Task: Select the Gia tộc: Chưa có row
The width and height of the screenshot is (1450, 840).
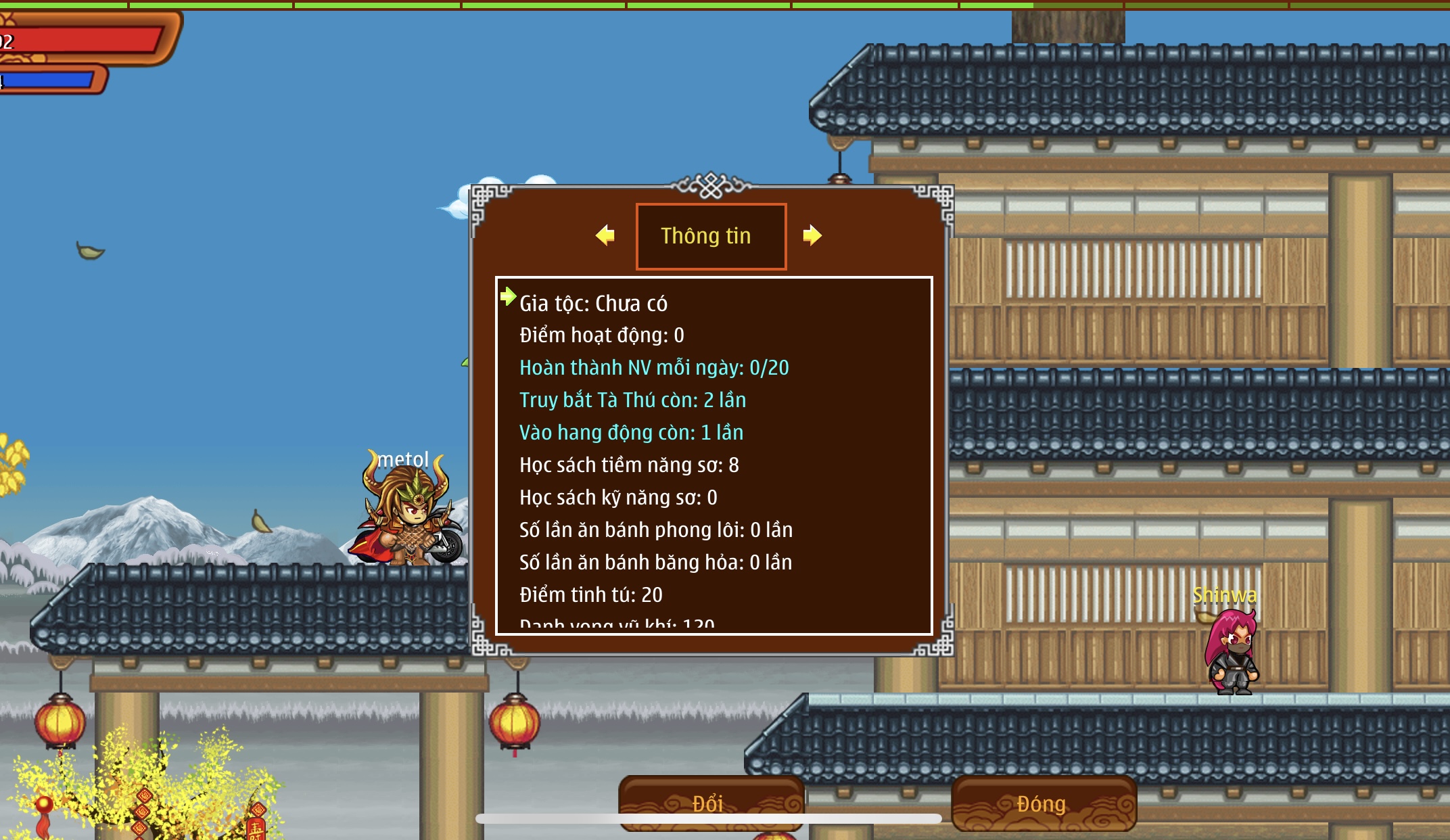Action: click(x=593, y=304)
